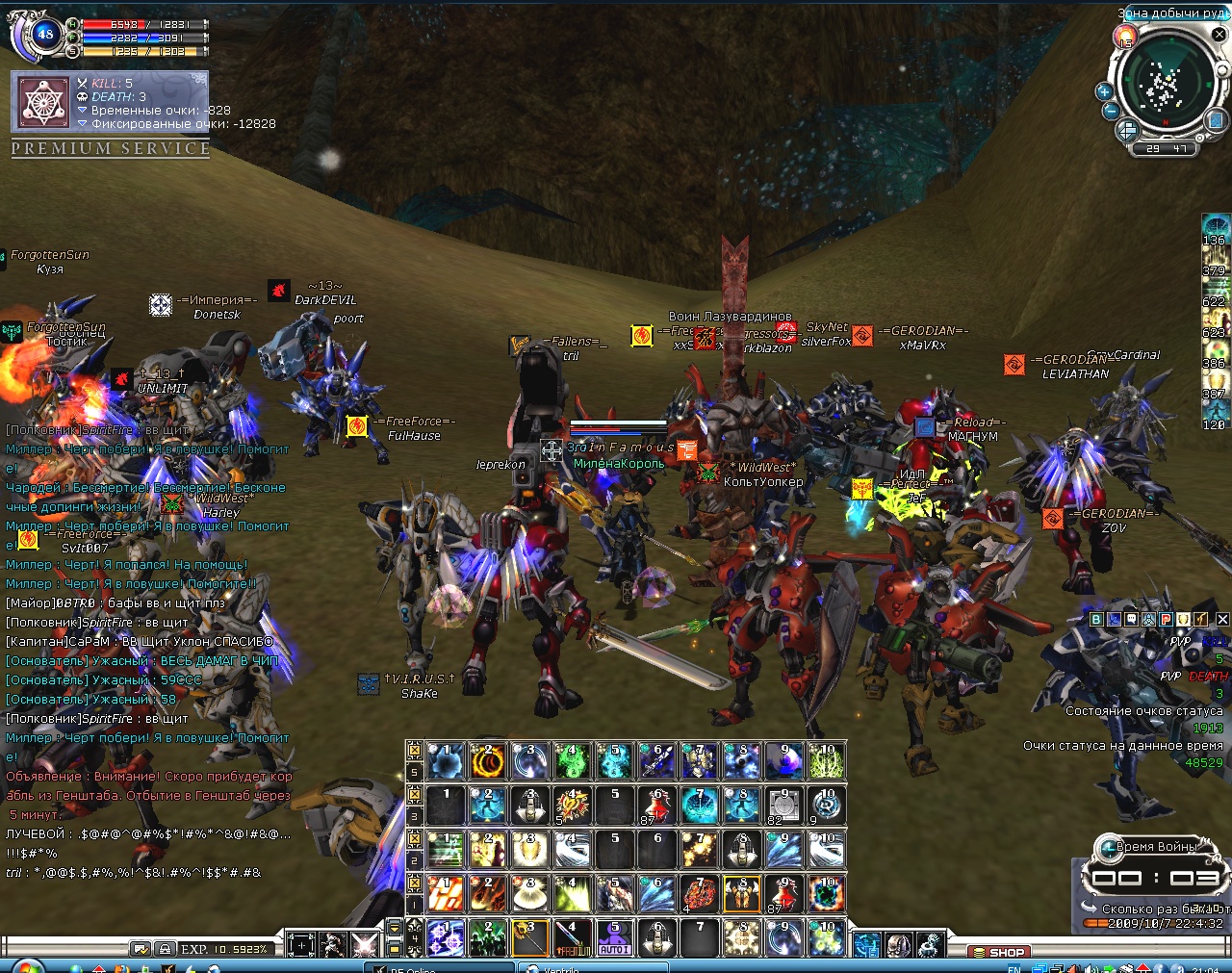Close the PVP status panel
Image resolution: width=1232 pixels, height=973 pixels.
(1222, 620)
